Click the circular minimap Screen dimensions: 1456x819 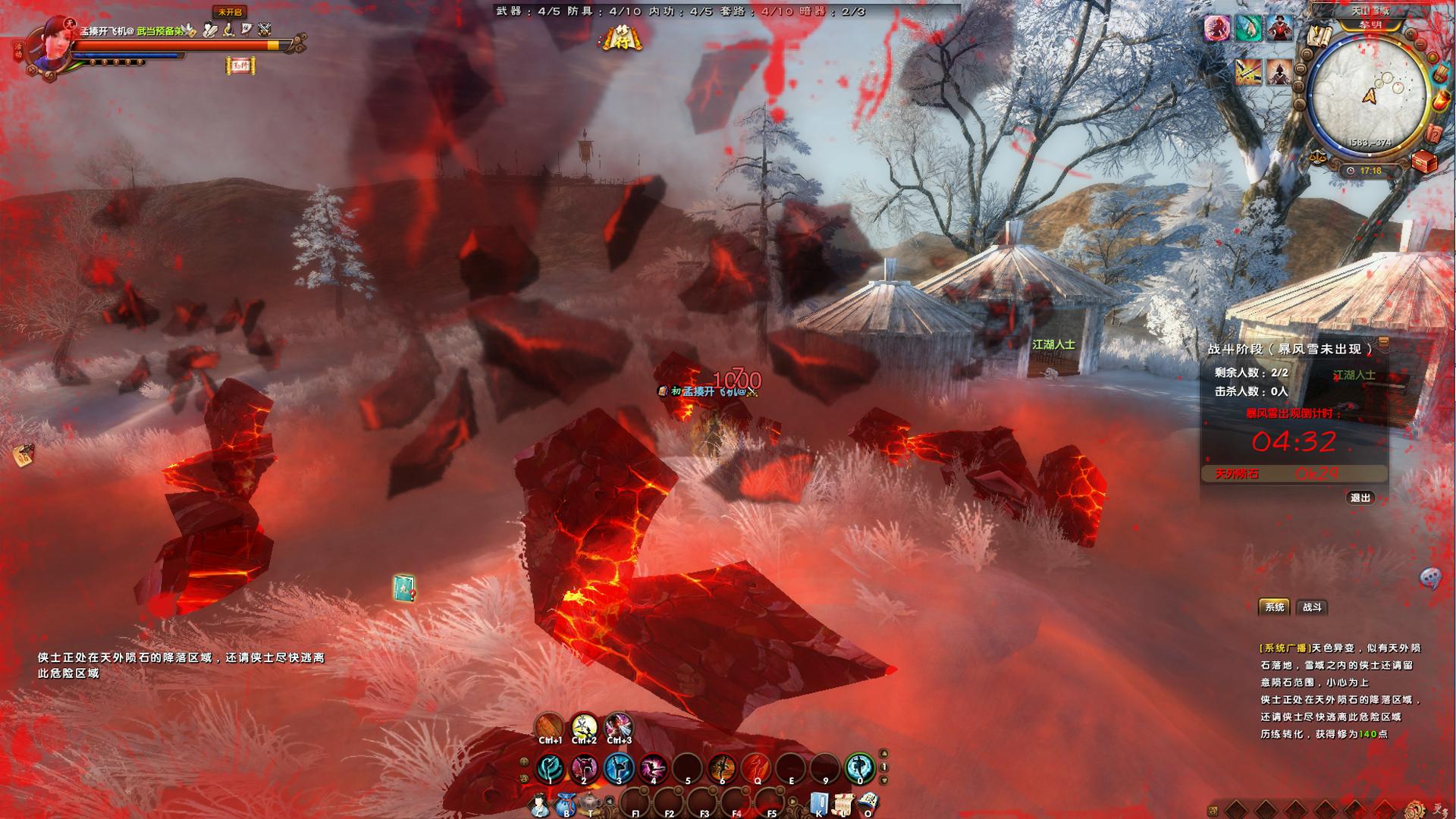tap(1369, 95)
